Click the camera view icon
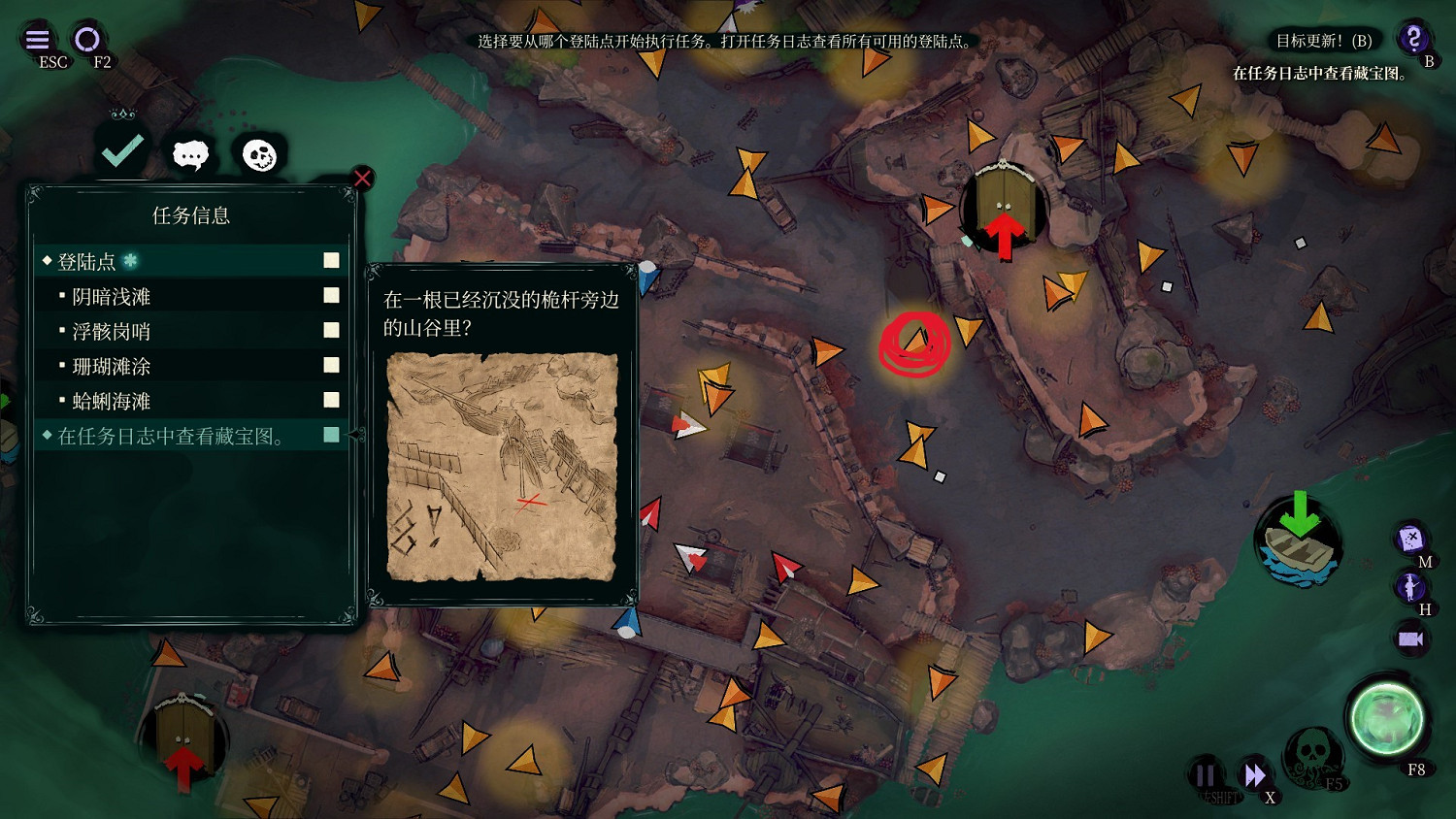Image resolution: width=1456 pixels, height=819 pixels. coord(1410,639)
